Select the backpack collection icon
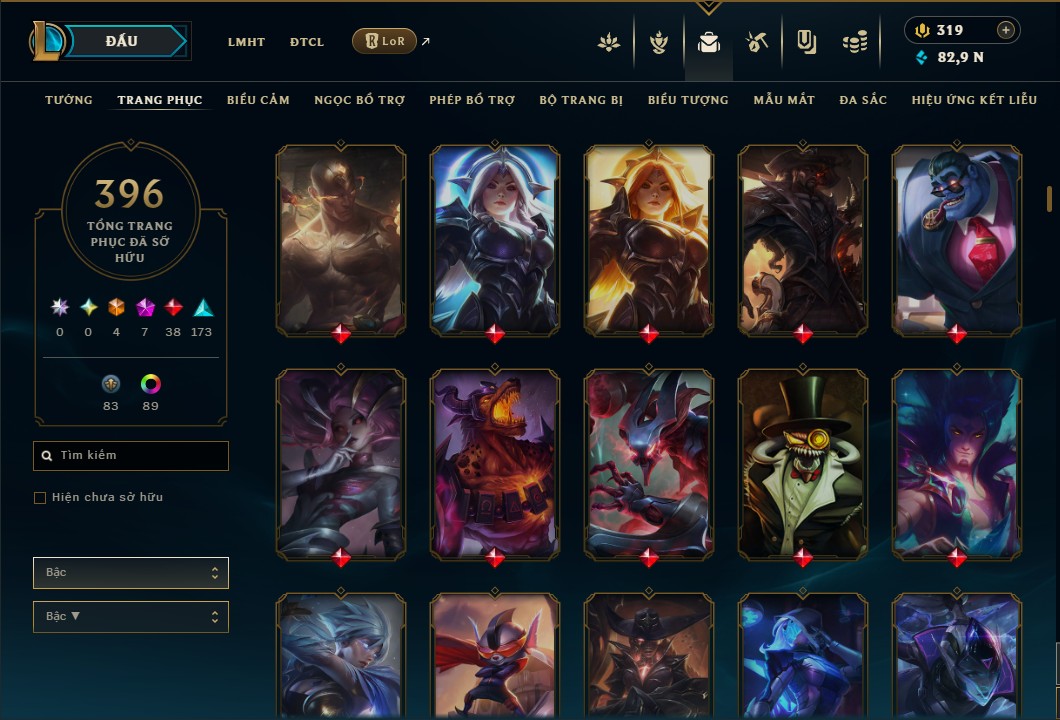The height and width of the screenshot is (720, 1060). coord(709,42)
